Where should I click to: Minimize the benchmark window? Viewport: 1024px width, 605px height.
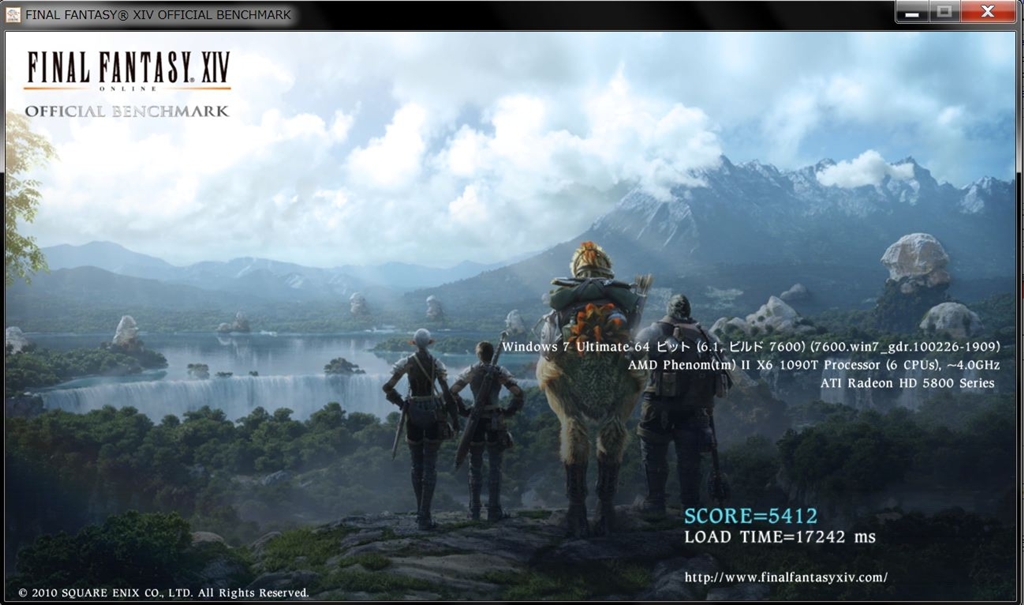pos(912,13)
